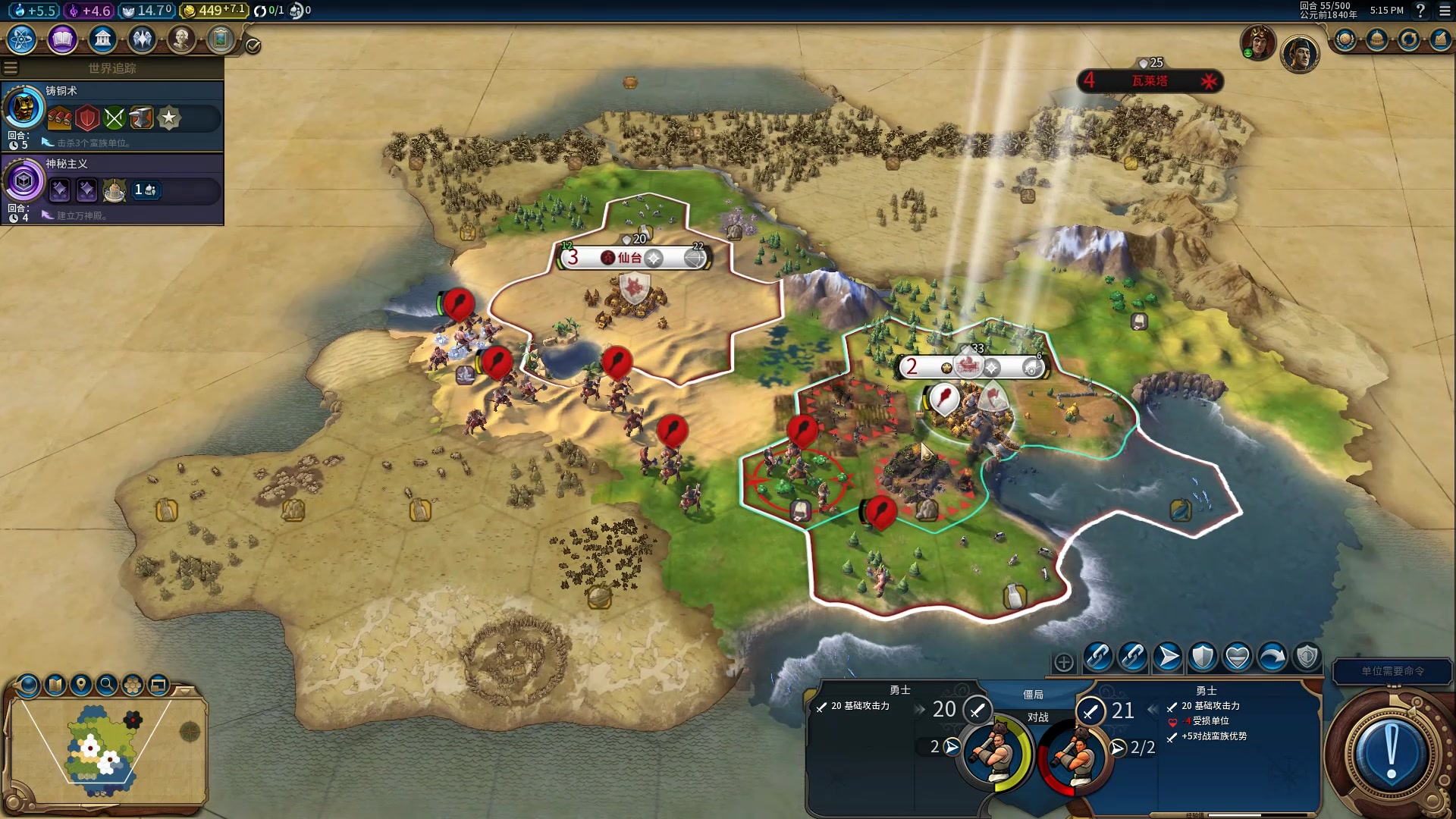Open the reports list icon

coord(1441,39)
